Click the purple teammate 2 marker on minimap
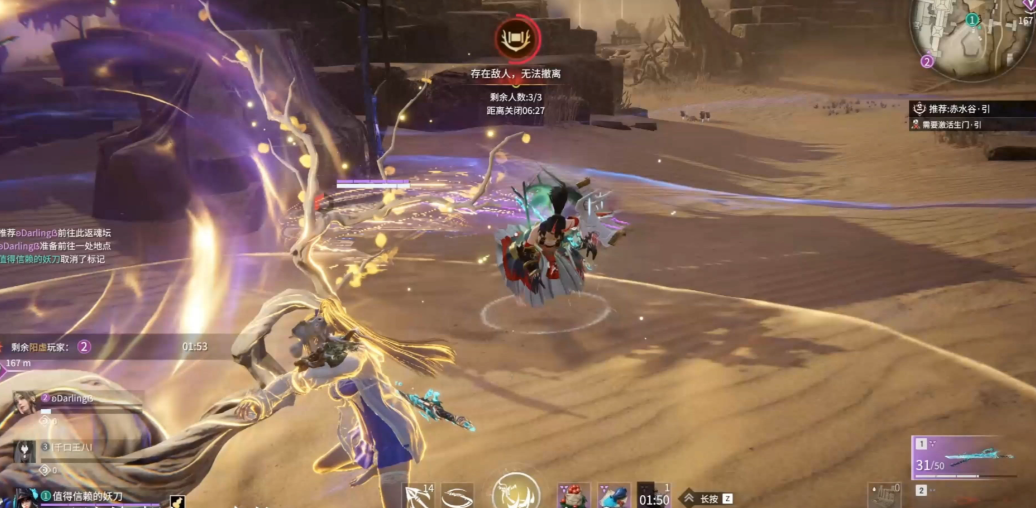The width and height of the screenshot is (1036, 508). pyautogui.click(x=927, y=61)
